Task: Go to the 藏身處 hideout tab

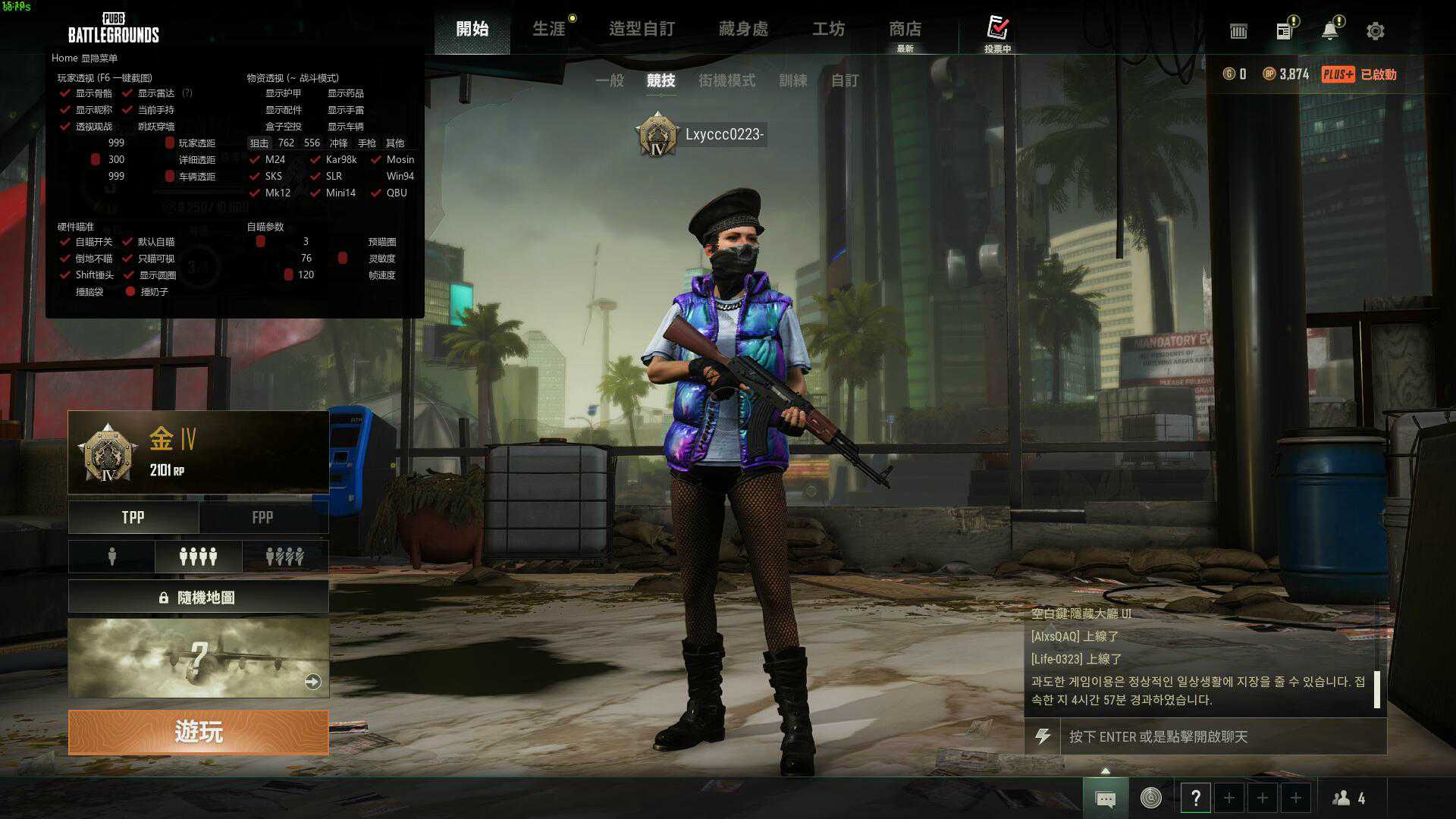Action: 743,29
